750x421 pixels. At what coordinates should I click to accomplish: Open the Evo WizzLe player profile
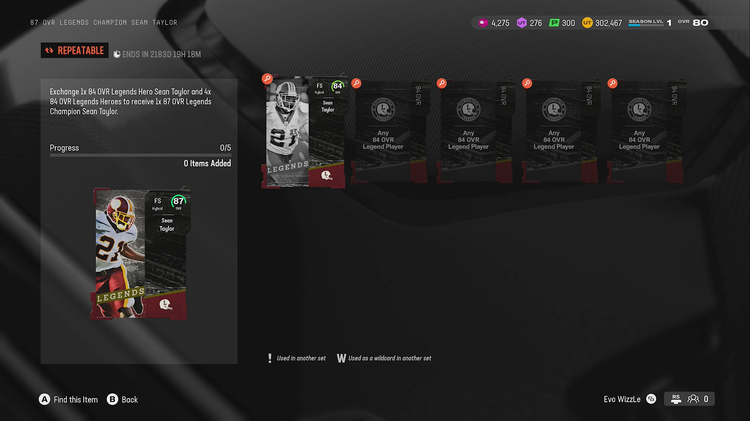[623, 399]
